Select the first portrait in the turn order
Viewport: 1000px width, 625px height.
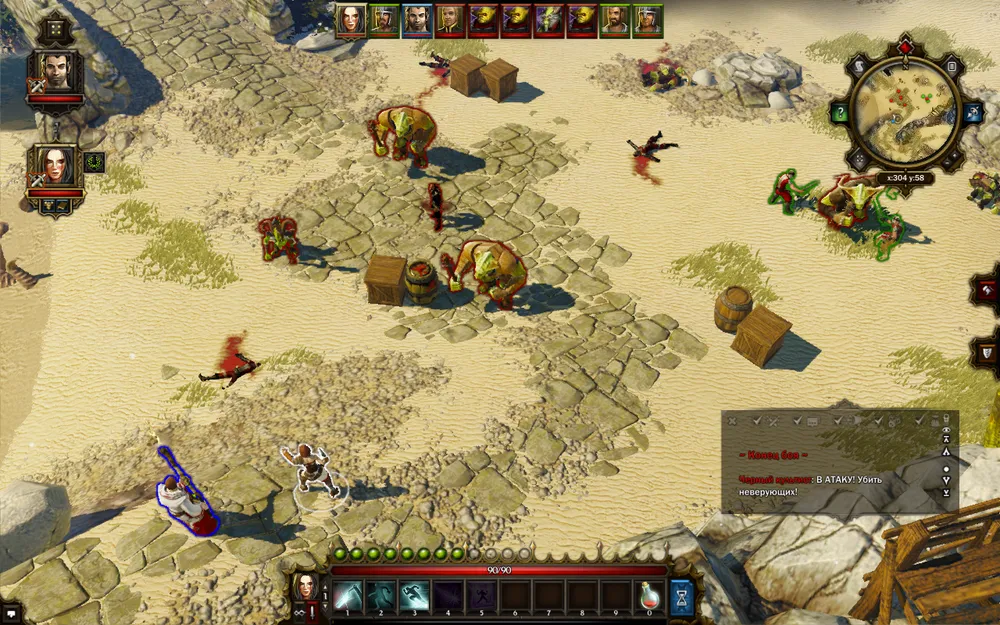pos(350,20)
